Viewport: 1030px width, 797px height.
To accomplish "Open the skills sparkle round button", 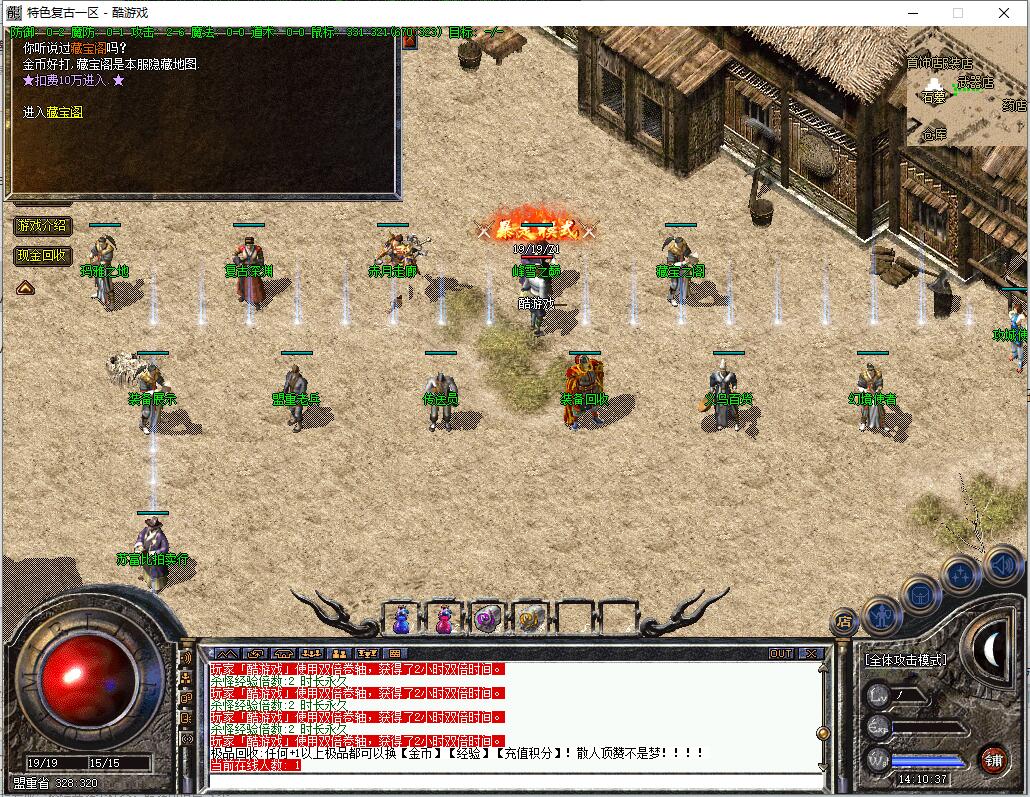I will click(x=961, y=575).
